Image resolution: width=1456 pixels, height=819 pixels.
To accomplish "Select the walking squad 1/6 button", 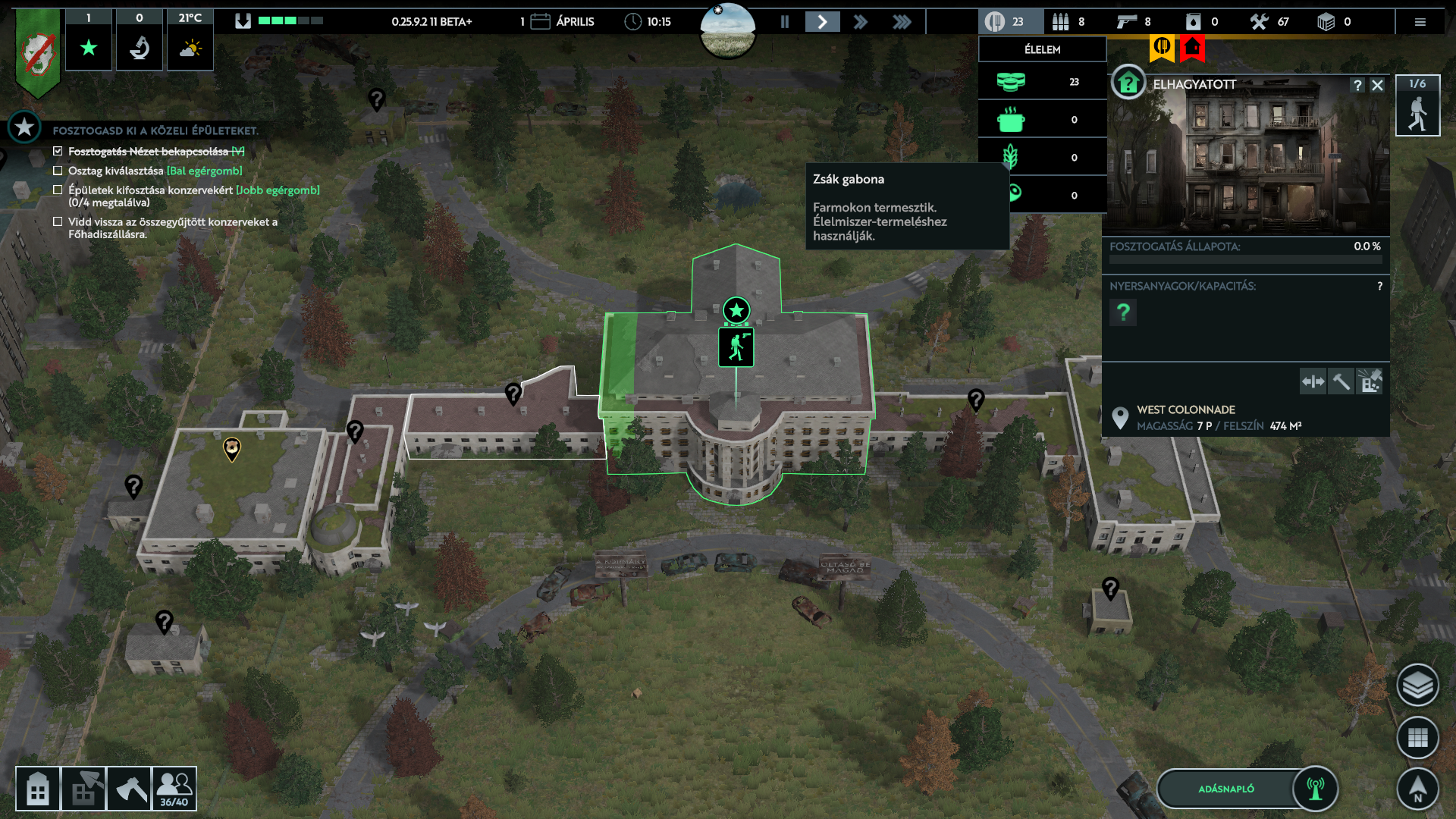I will (1417, 106).
